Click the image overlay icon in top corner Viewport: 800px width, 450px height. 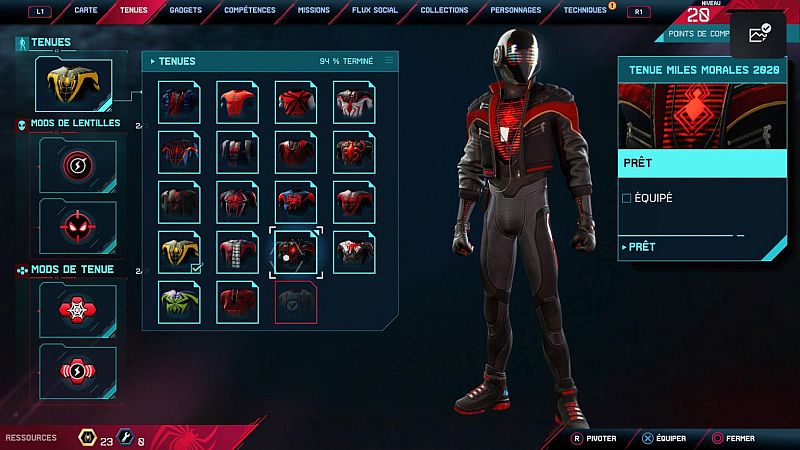pyautogui.click(x=758, y=34)
